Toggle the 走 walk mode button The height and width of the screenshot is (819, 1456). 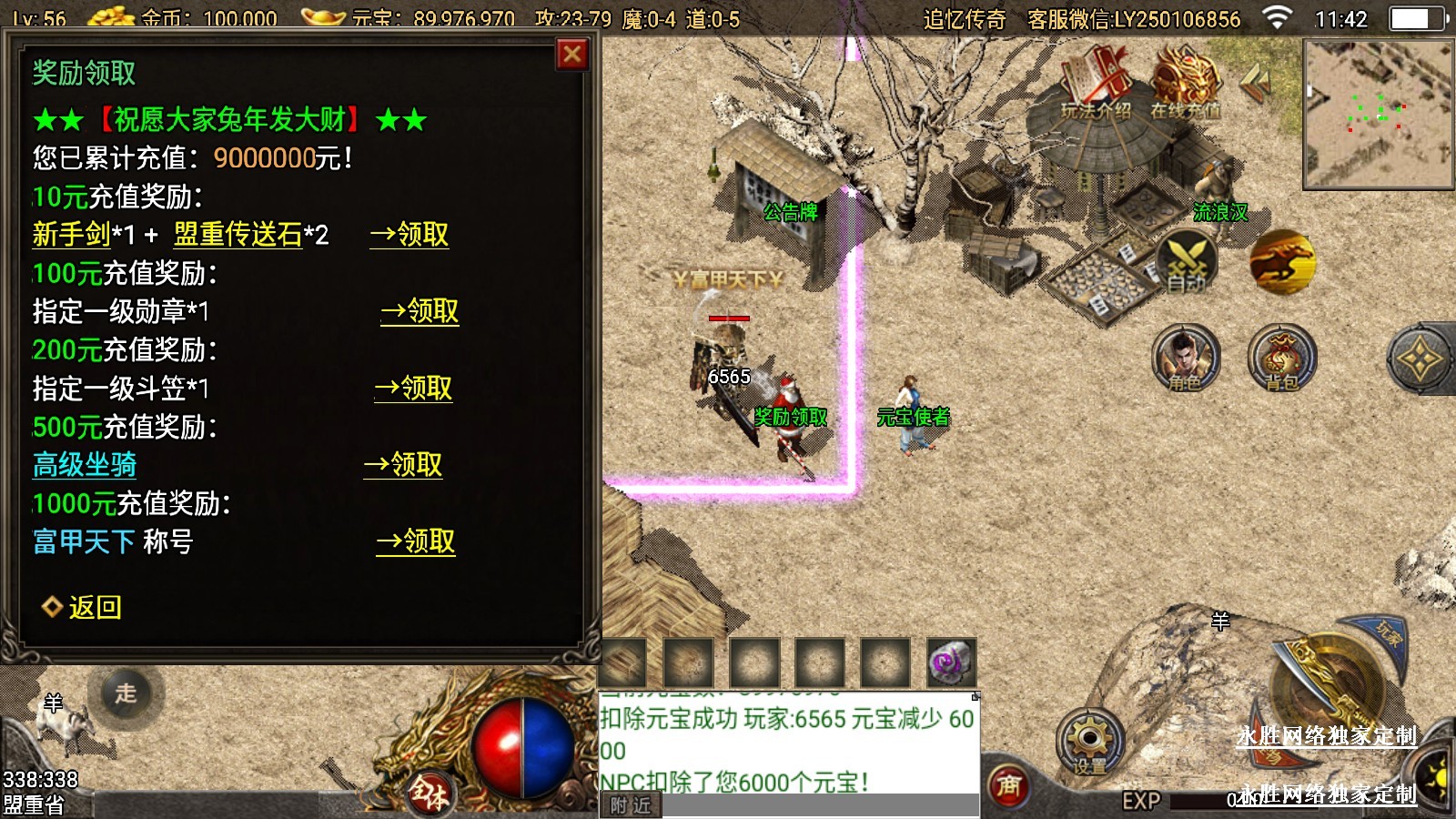[x=126, y=693]
